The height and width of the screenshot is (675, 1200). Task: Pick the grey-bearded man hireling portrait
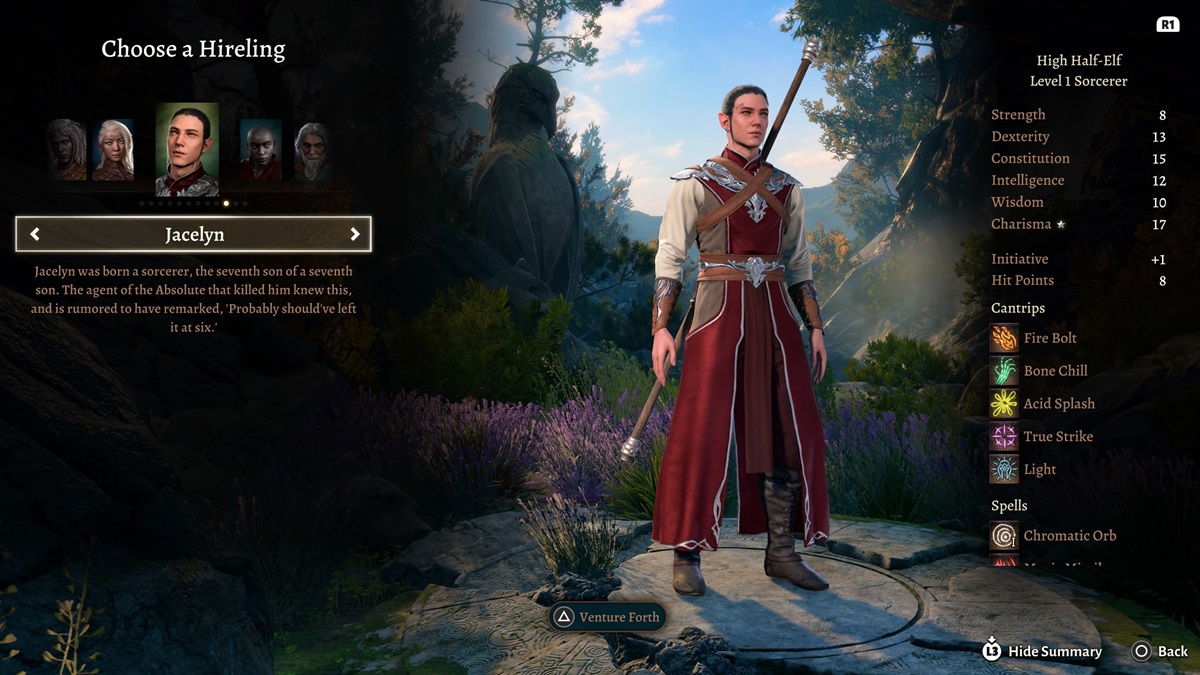(313, 151)
